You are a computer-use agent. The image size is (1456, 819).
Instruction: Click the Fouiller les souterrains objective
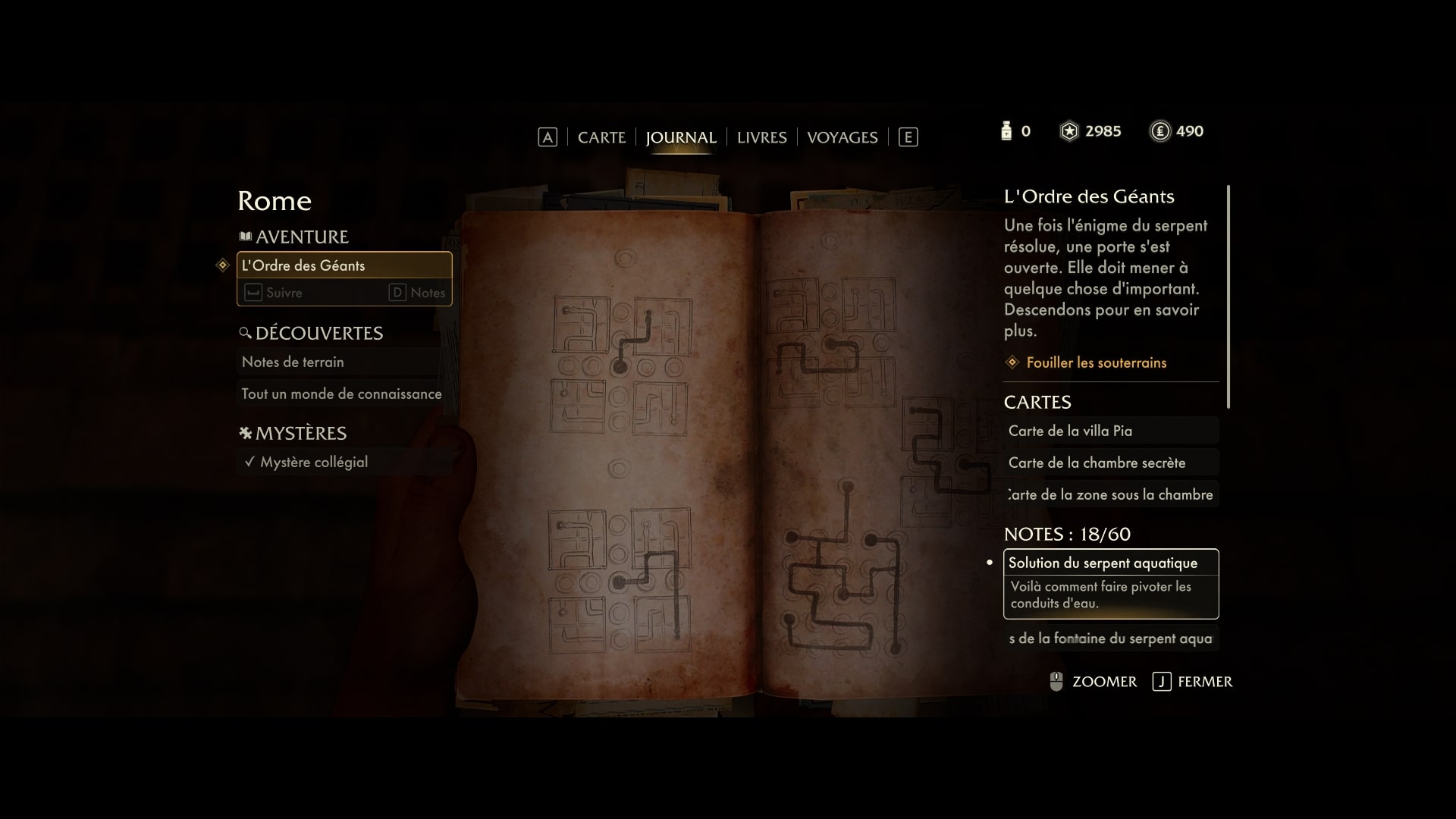coord(1096,362)
